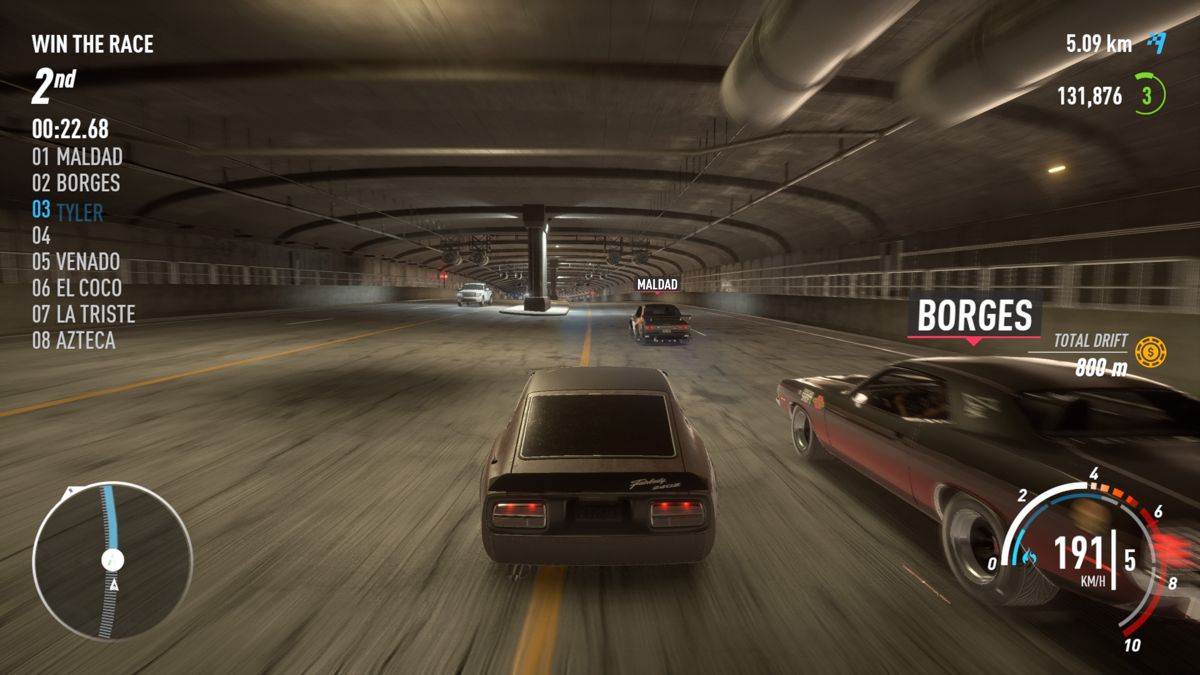Select the highlighted TYLER standings row
Viewport: 1200px width, 675px height.
click(67, 210)
